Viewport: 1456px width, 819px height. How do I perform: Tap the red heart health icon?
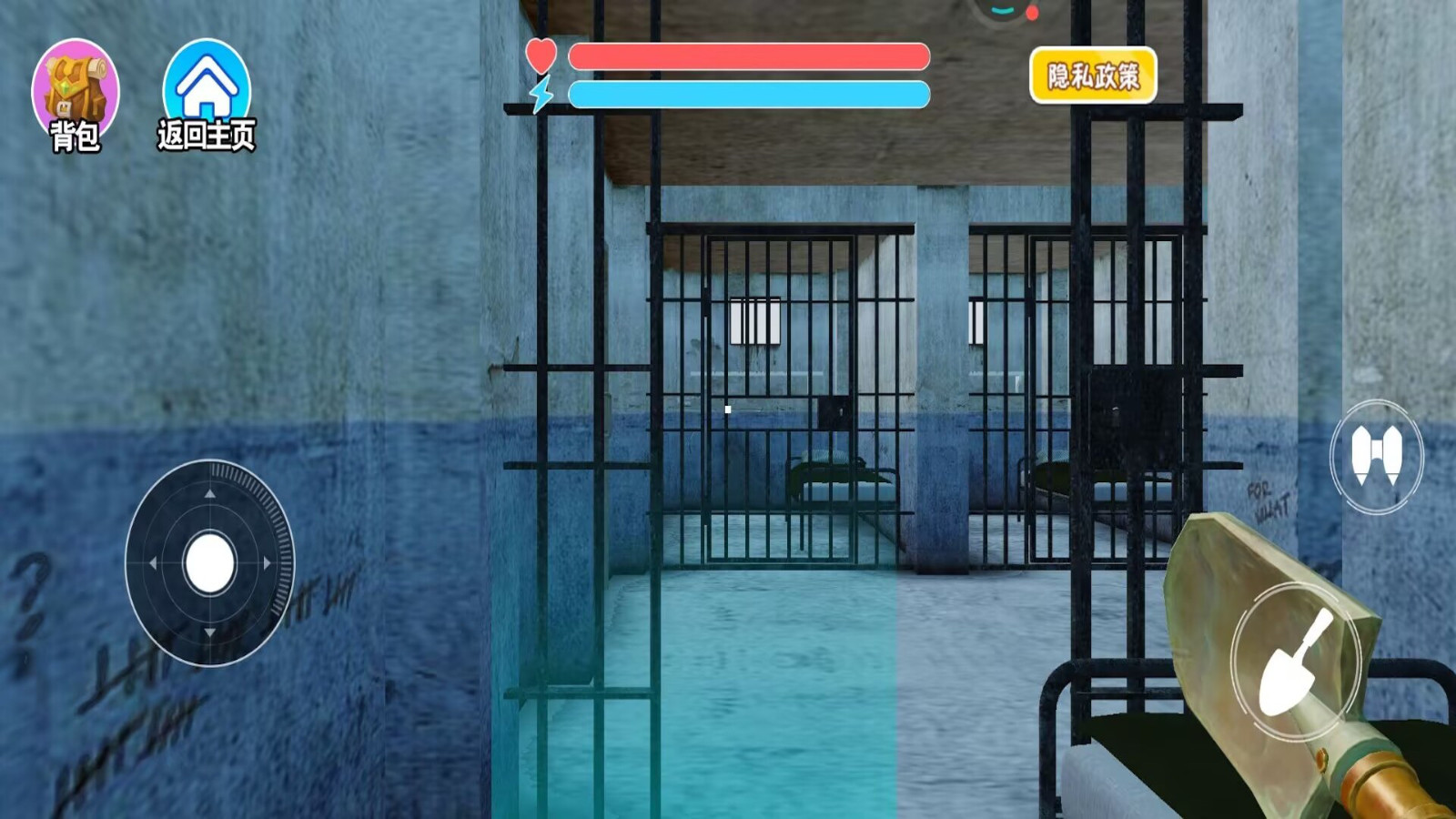pos(542,54)
